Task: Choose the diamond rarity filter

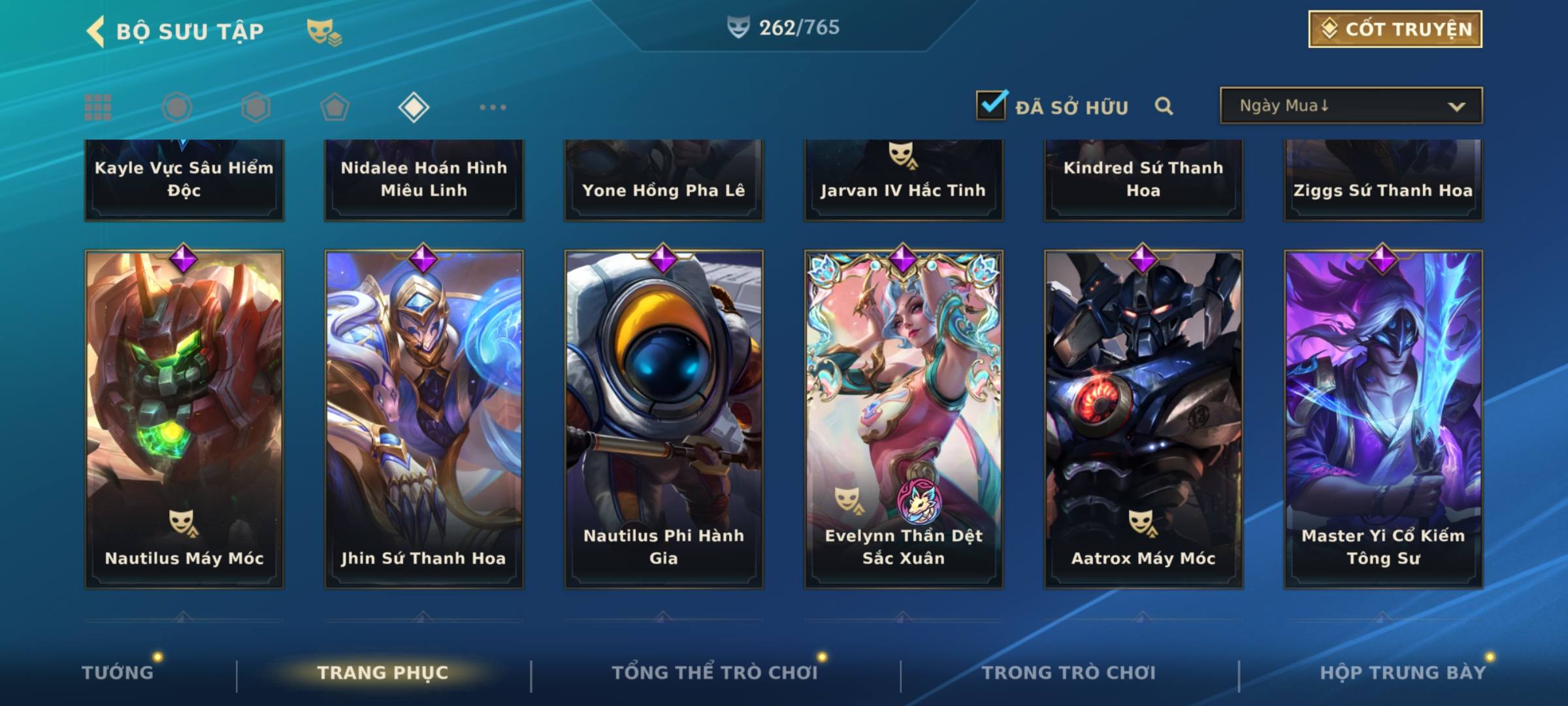Action: click(414, 107)
